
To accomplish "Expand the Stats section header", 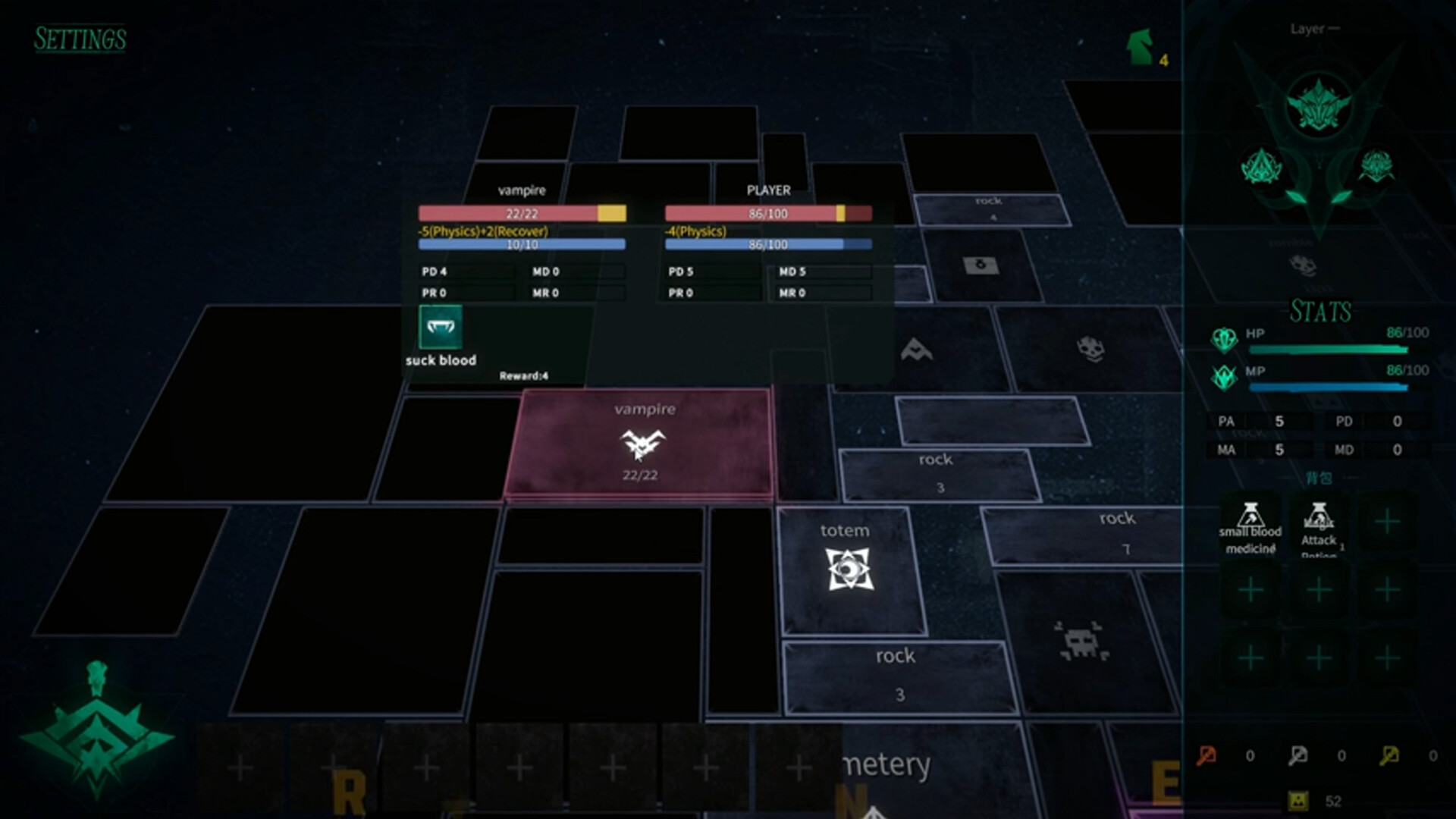I will pos(1321,311).
